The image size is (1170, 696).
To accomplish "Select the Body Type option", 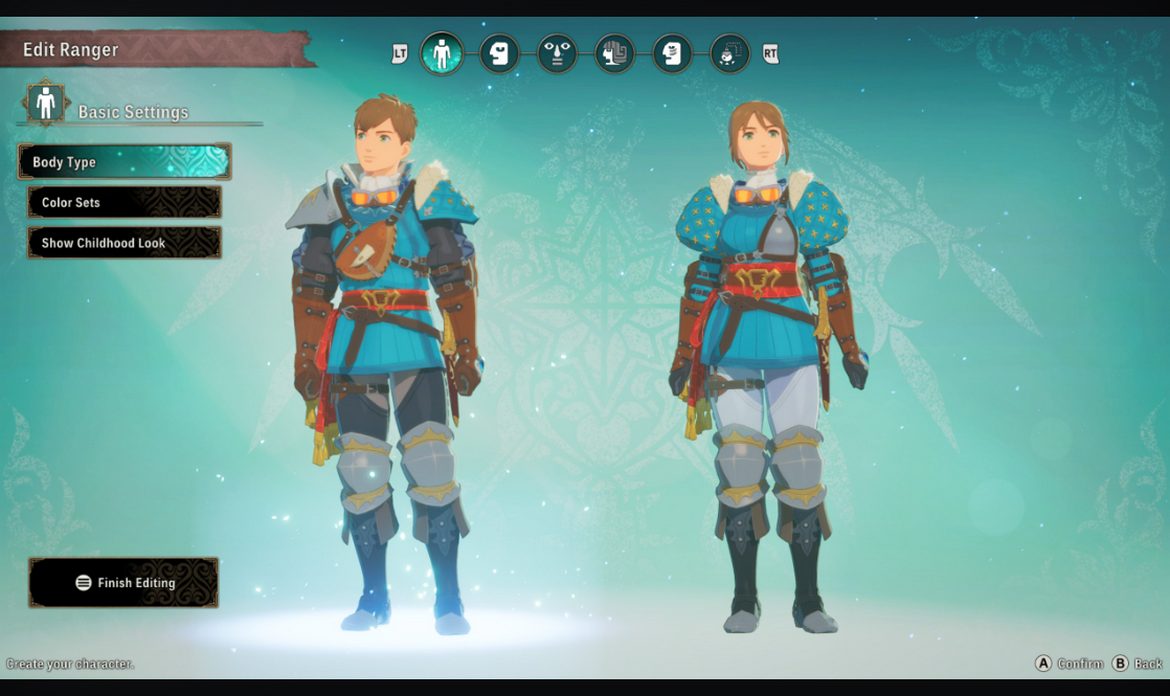I will tap(125, 162).
